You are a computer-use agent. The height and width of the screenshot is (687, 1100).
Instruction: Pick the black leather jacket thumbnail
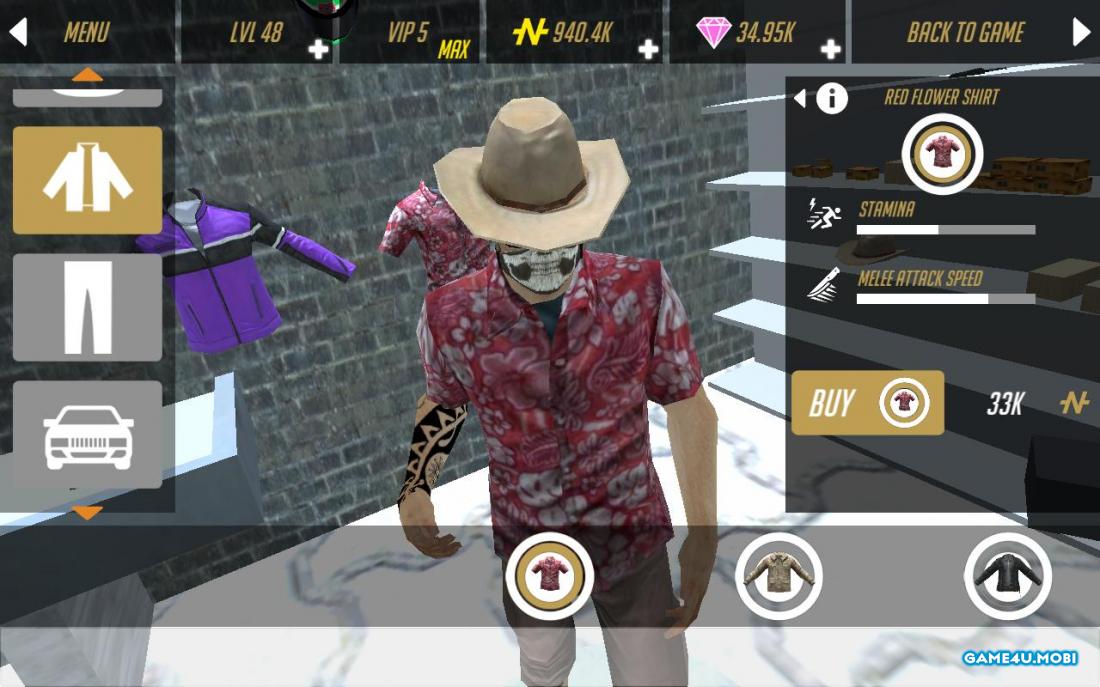coord(1007,575)
